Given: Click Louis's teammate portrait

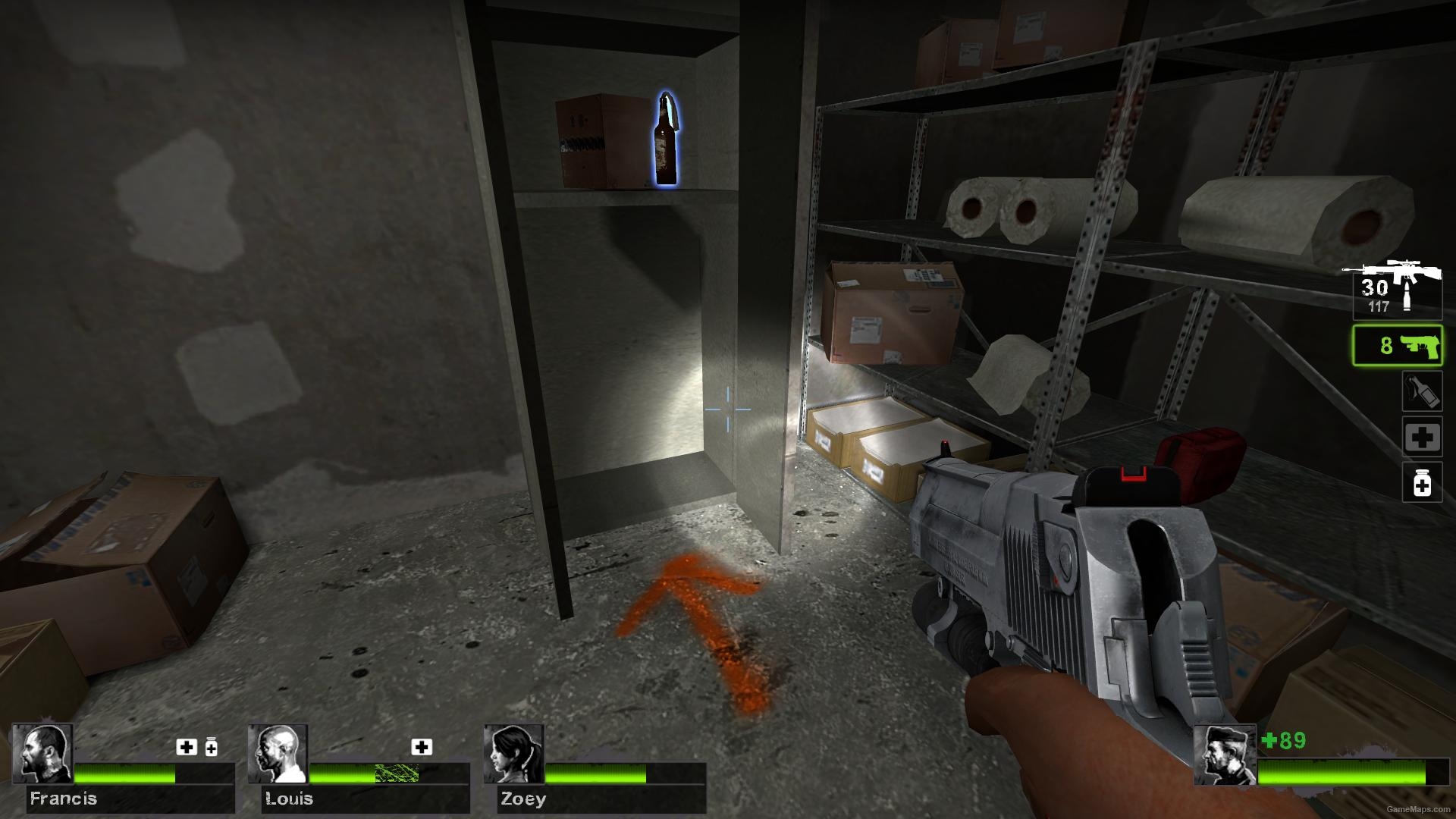Looking at the screenshot, I should (278, 753).
